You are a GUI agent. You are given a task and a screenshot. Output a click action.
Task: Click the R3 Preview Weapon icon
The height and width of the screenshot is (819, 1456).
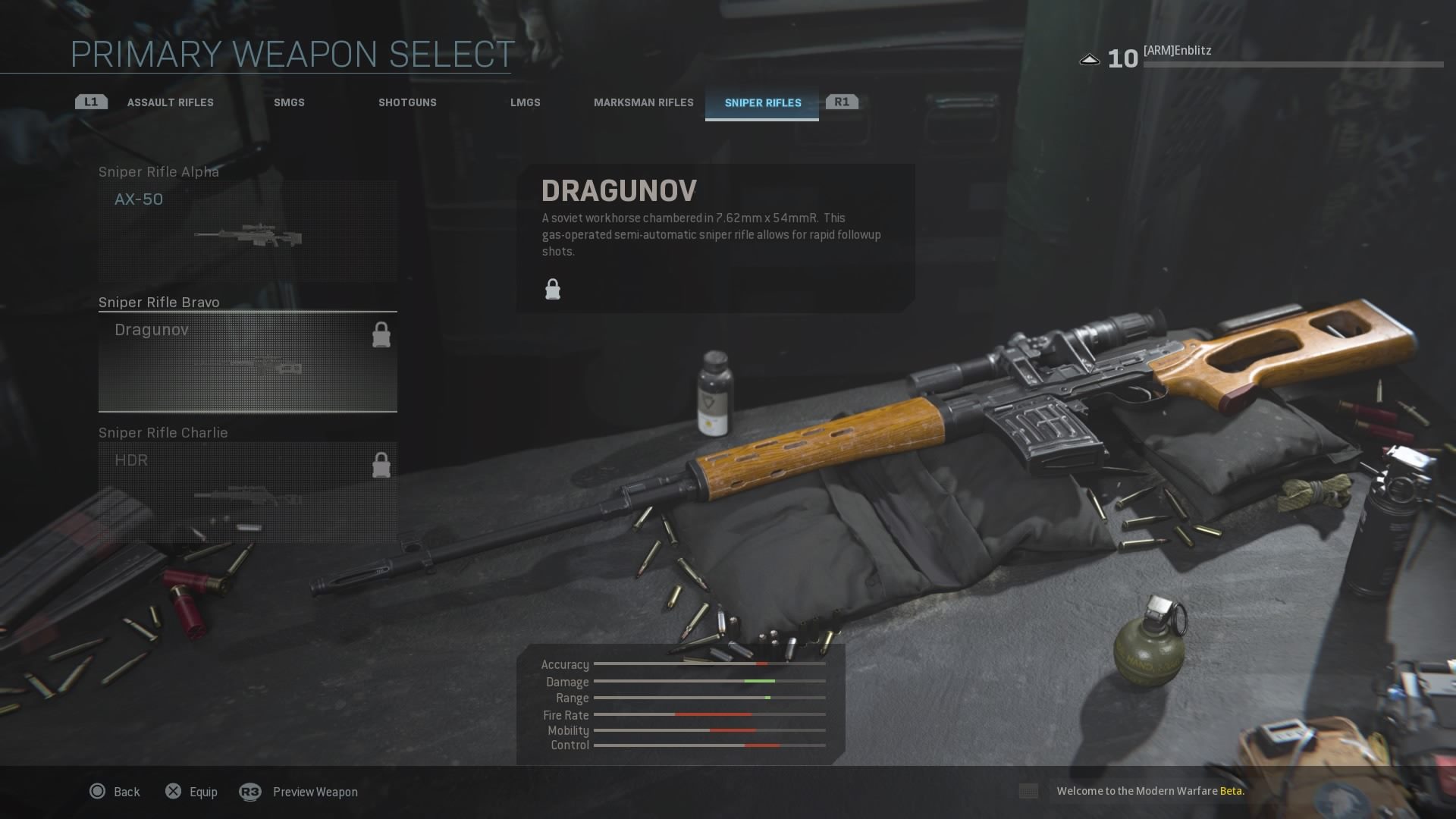[250, 792]
